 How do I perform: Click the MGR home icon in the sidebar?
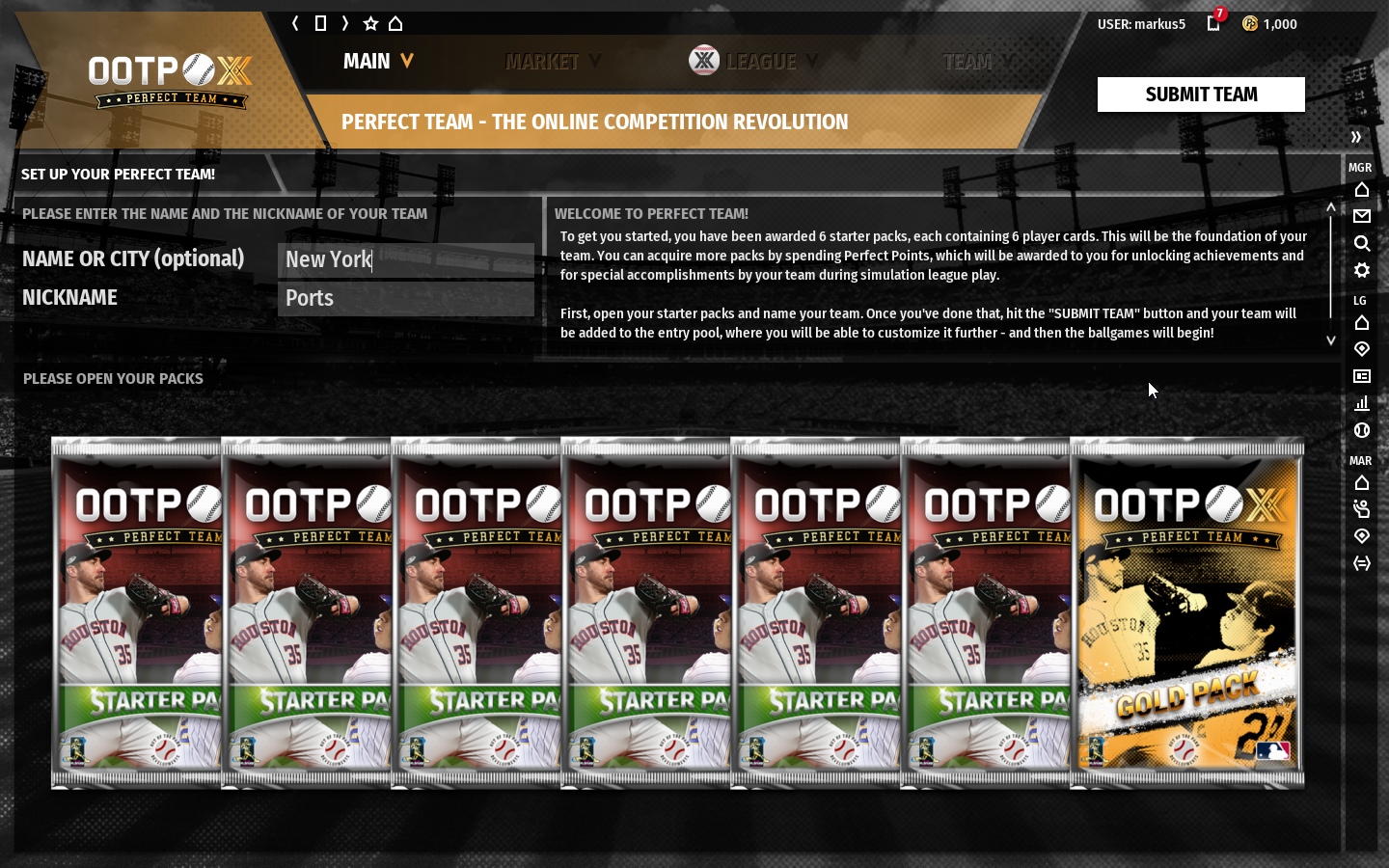coord(1362,189)
